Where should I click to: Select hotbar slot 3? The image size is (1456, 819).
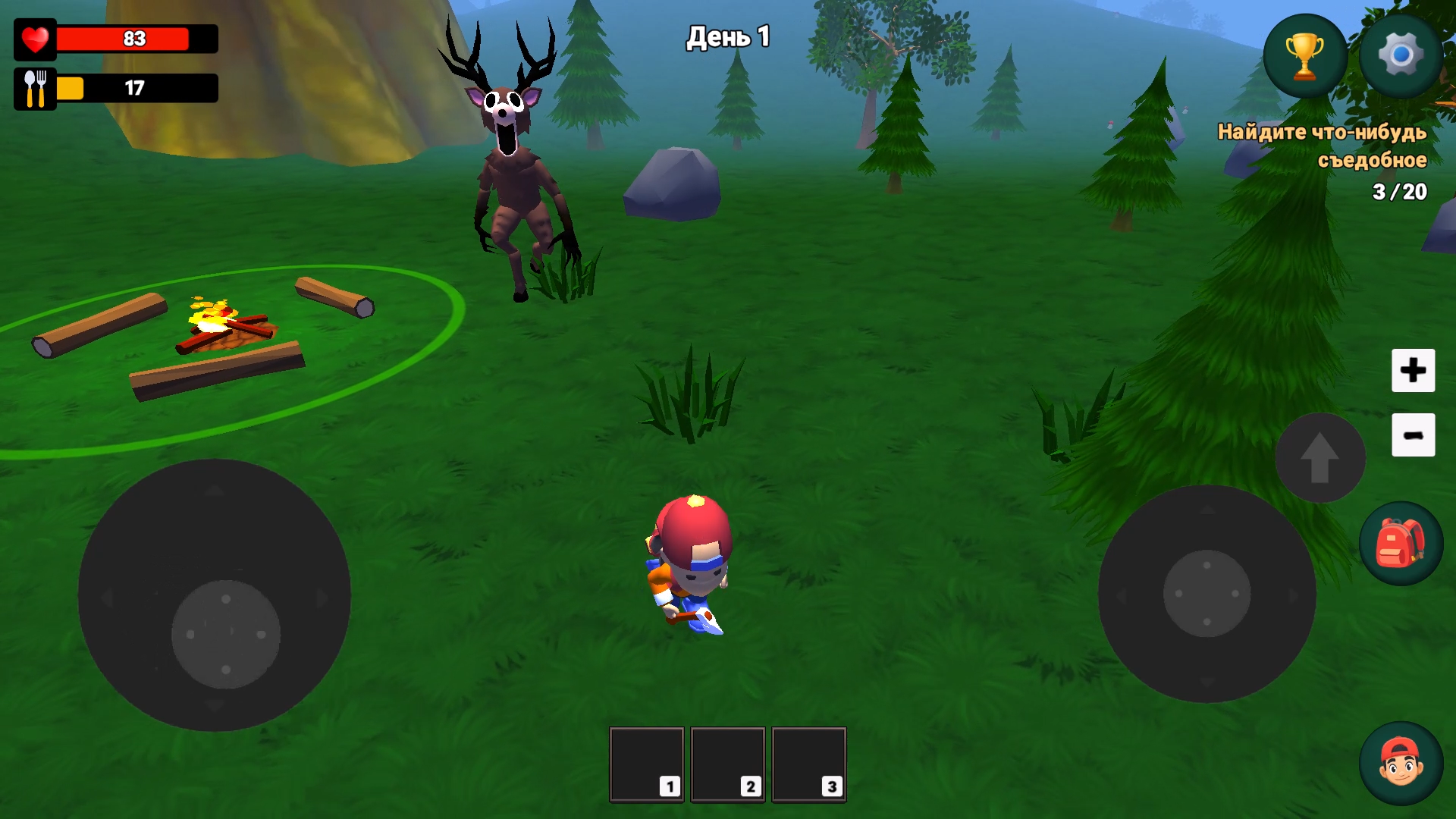808,763
